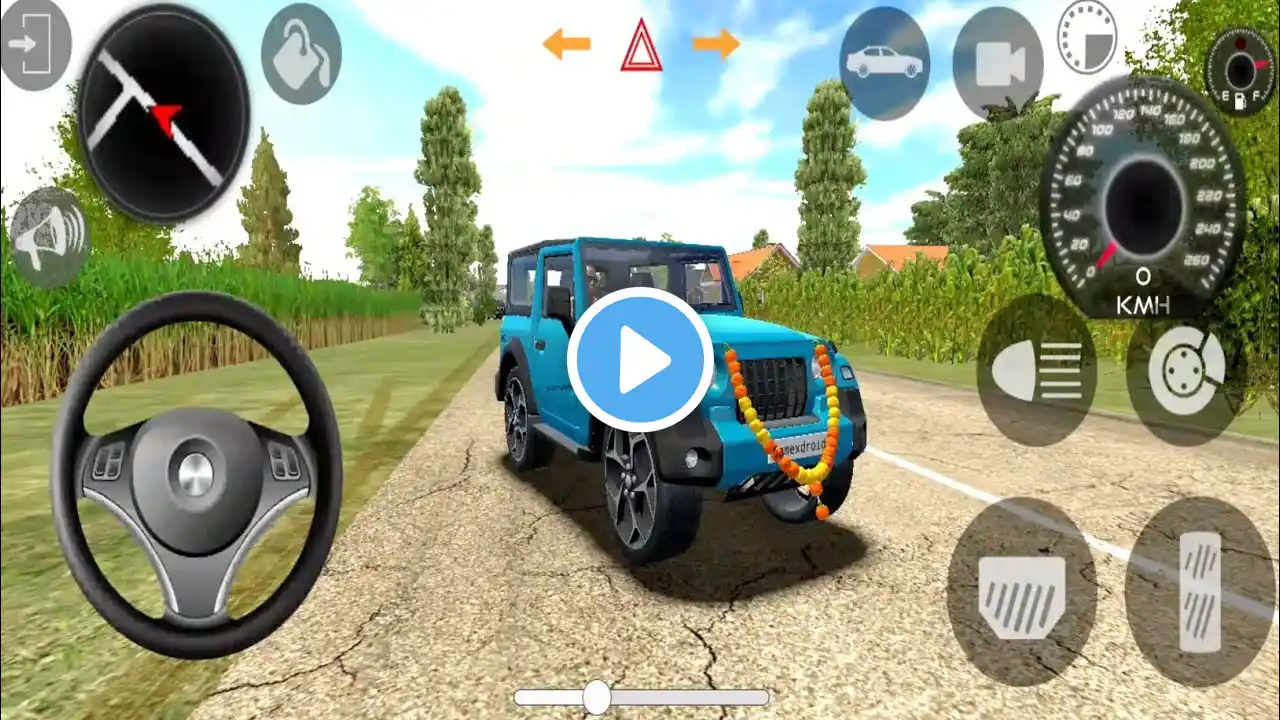Tap the paint bucket customization icon
The image size is (1280, 720).
300,54
